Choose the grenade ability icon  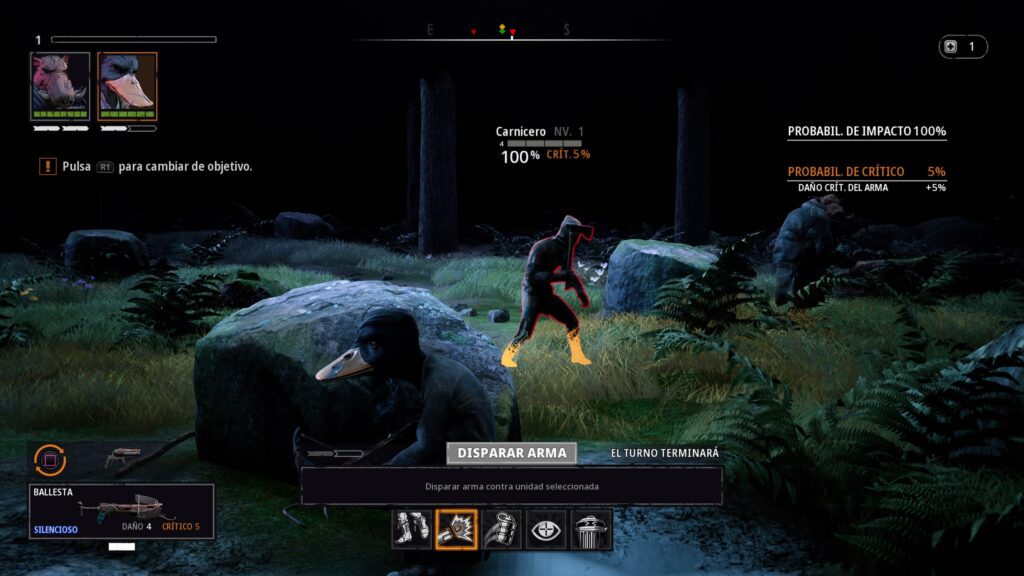[501, 529]
